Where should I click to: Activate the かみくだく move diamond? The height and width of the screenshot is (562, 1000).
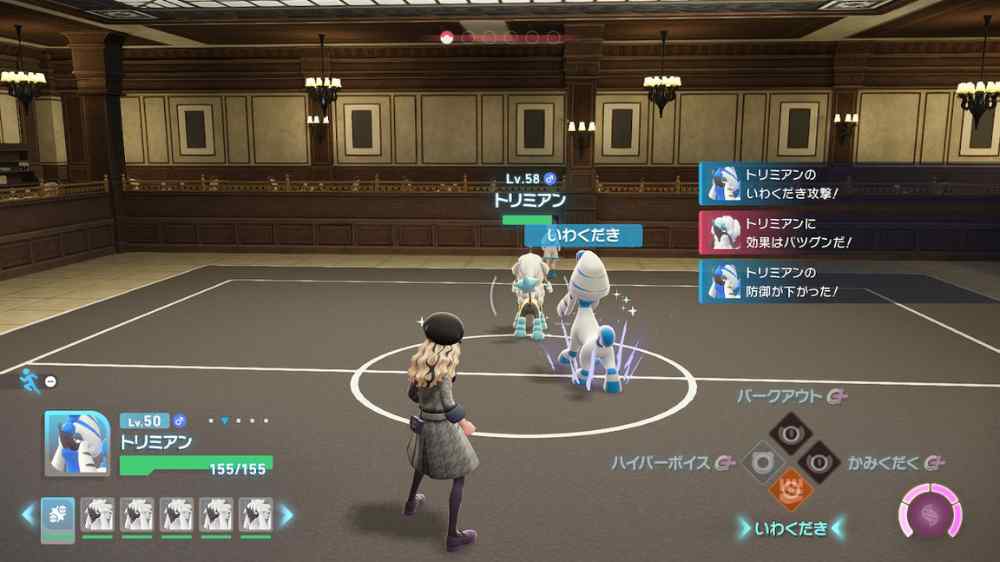coord(817,463)
